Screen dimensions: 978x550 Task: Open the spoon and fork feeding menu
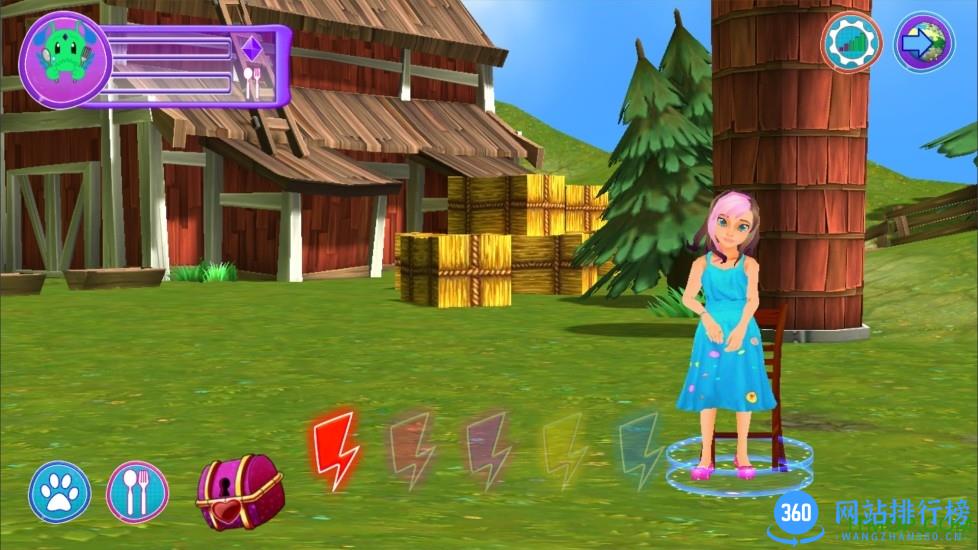(138, 491)
